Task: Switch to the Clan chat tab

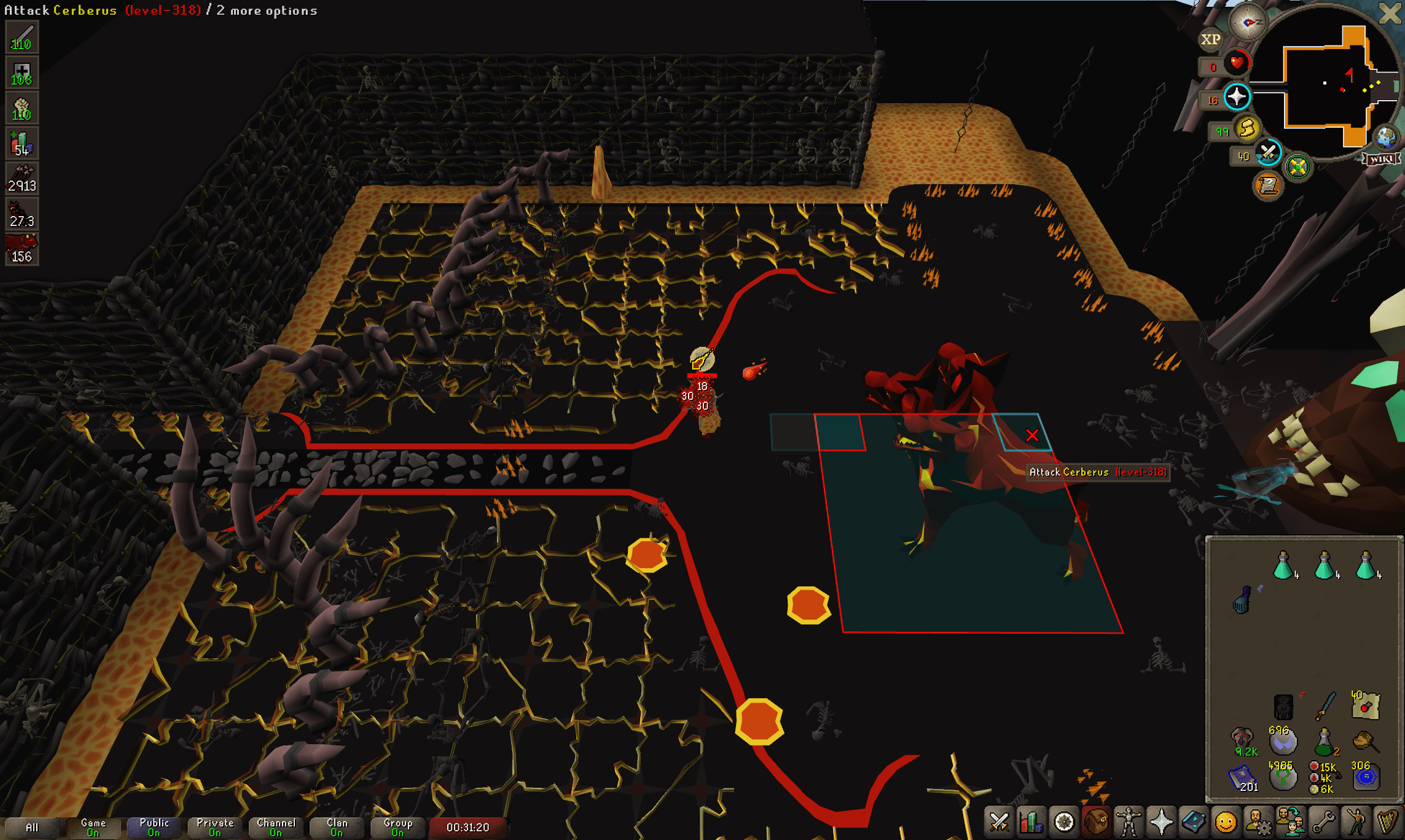Action: 337,827
